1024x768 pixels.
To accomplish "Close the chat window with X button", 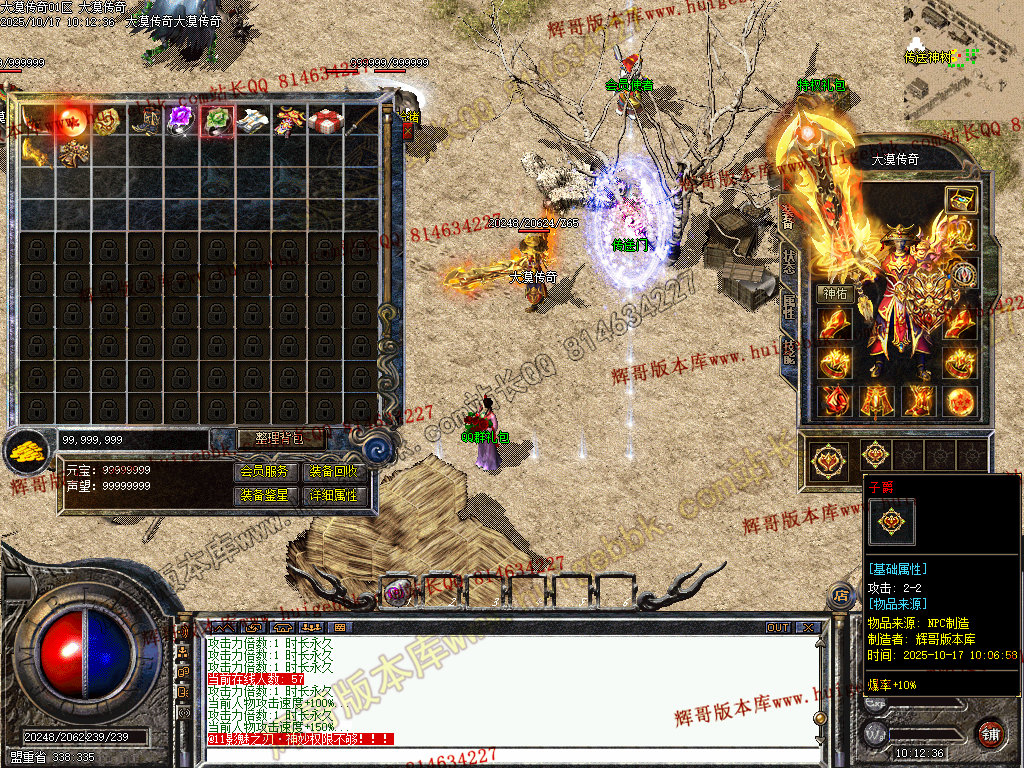I will [x=808, y=628].
